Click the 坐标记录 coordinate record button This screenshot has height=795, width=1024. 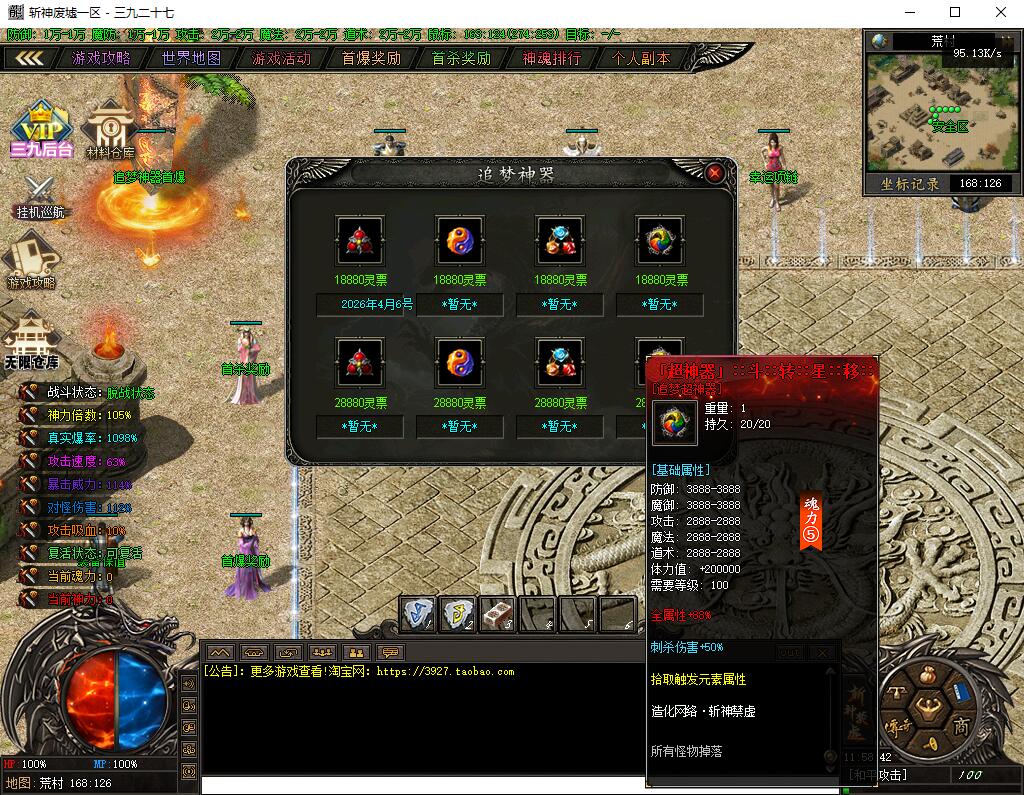910,184
